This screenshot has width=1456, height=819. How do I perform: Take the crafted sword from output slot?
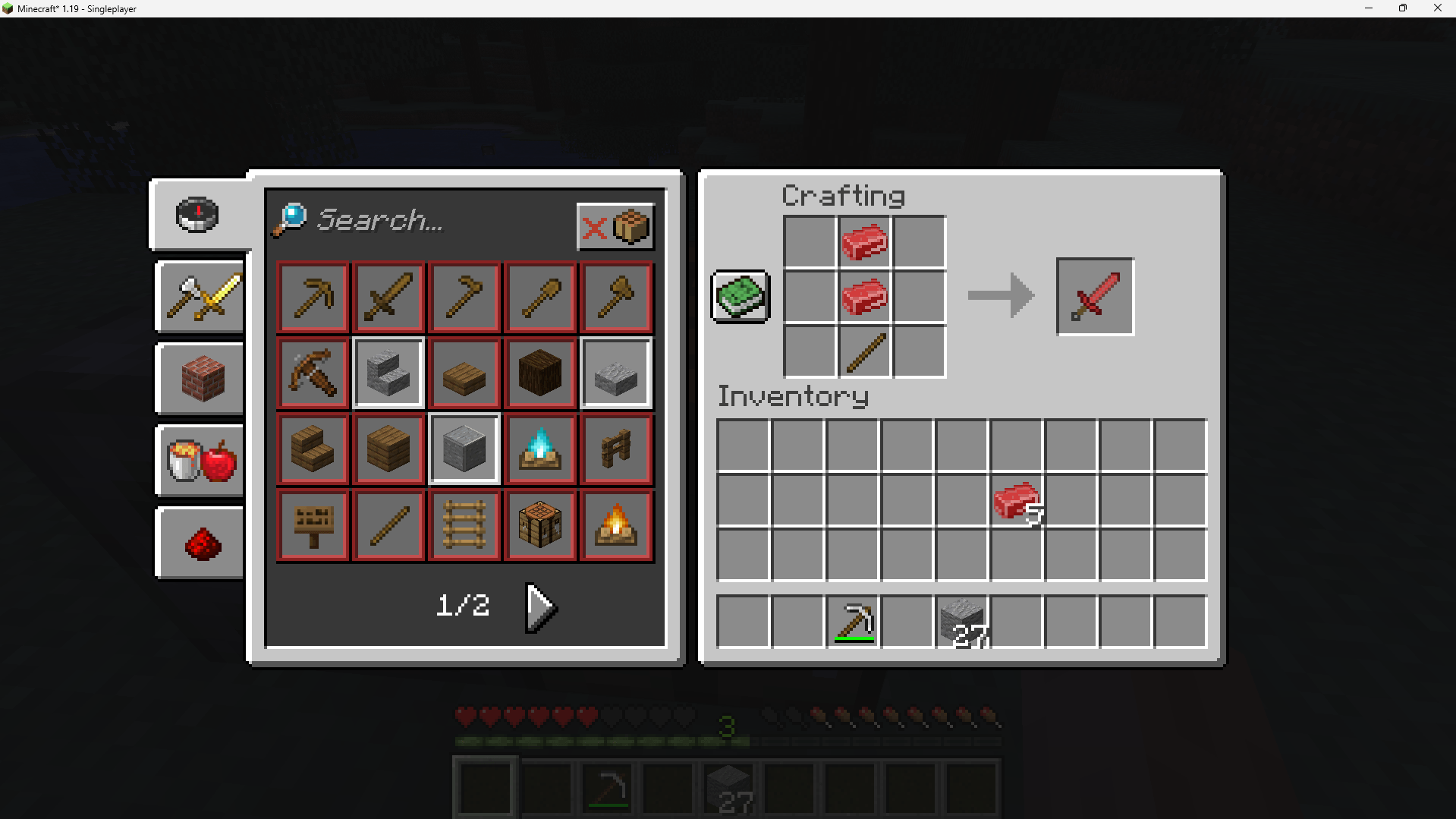pos(1093,296)
